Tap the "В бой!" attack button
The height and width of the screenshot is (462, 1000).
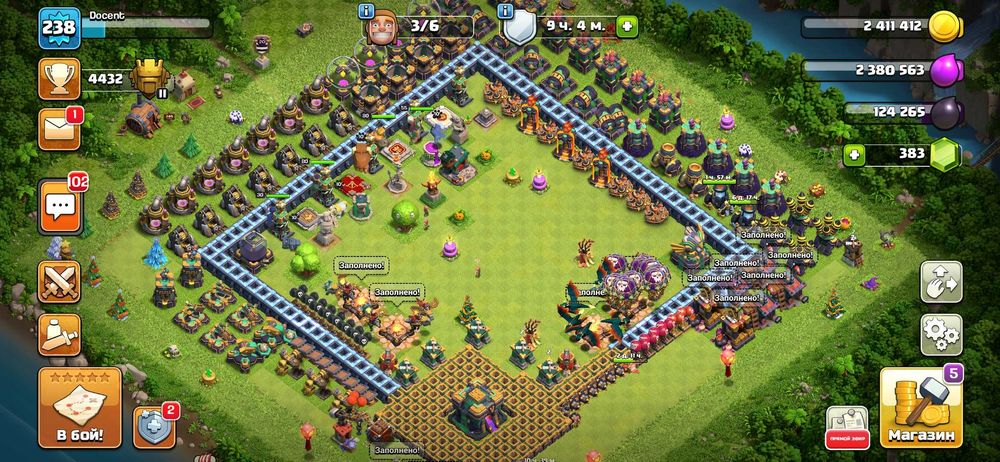(x=79, y=407)
